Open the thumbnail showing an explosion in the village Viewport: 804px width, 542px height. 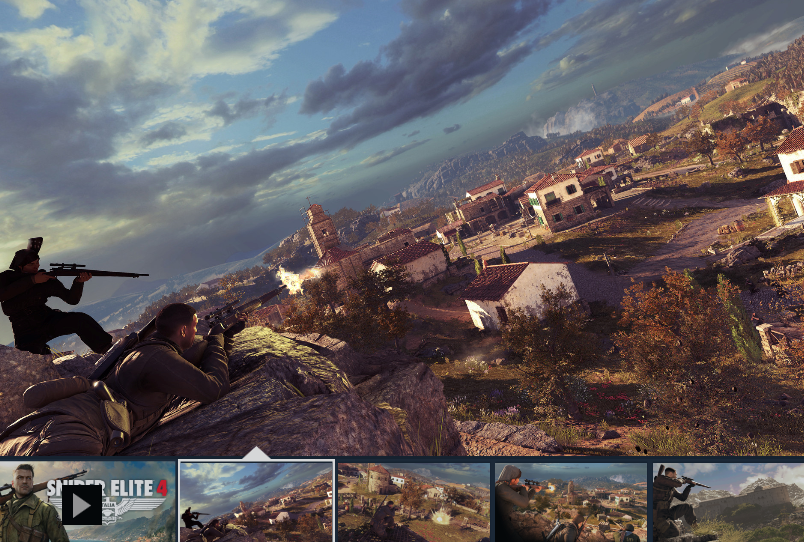[x=414, y=502]
